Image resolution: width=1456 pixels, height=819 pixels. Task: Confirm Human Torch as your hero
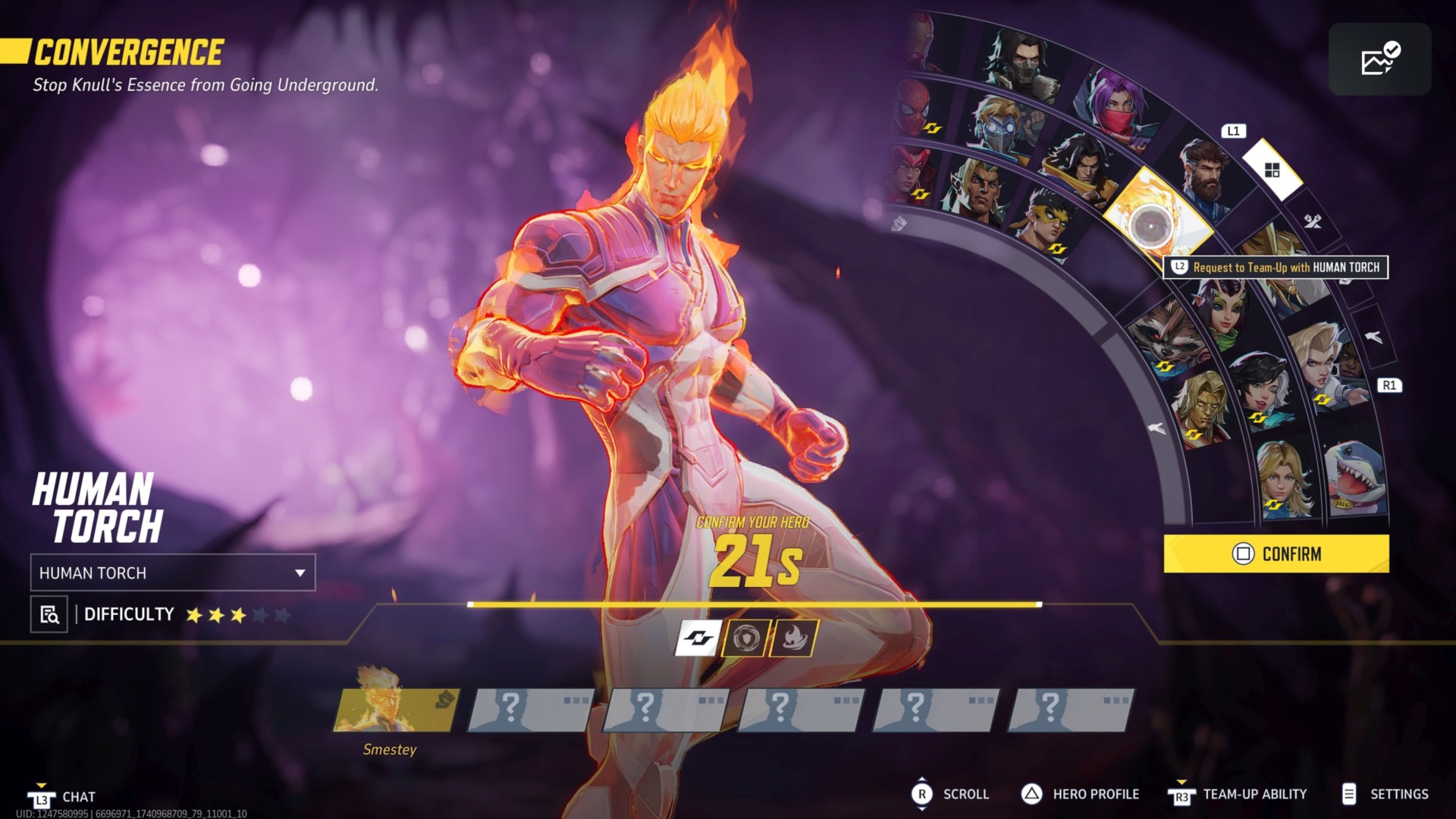1276,554
